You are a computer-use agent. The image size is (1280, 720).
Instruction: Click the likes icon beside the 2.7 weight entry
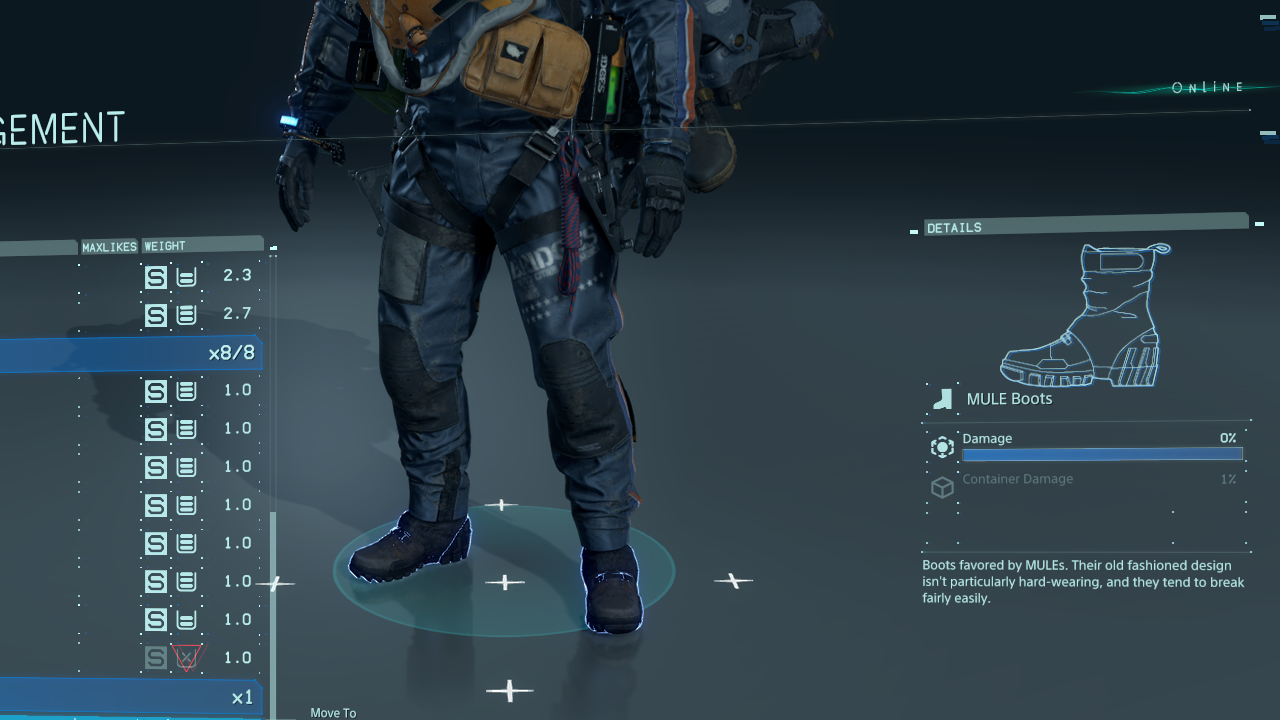(186, 315)
